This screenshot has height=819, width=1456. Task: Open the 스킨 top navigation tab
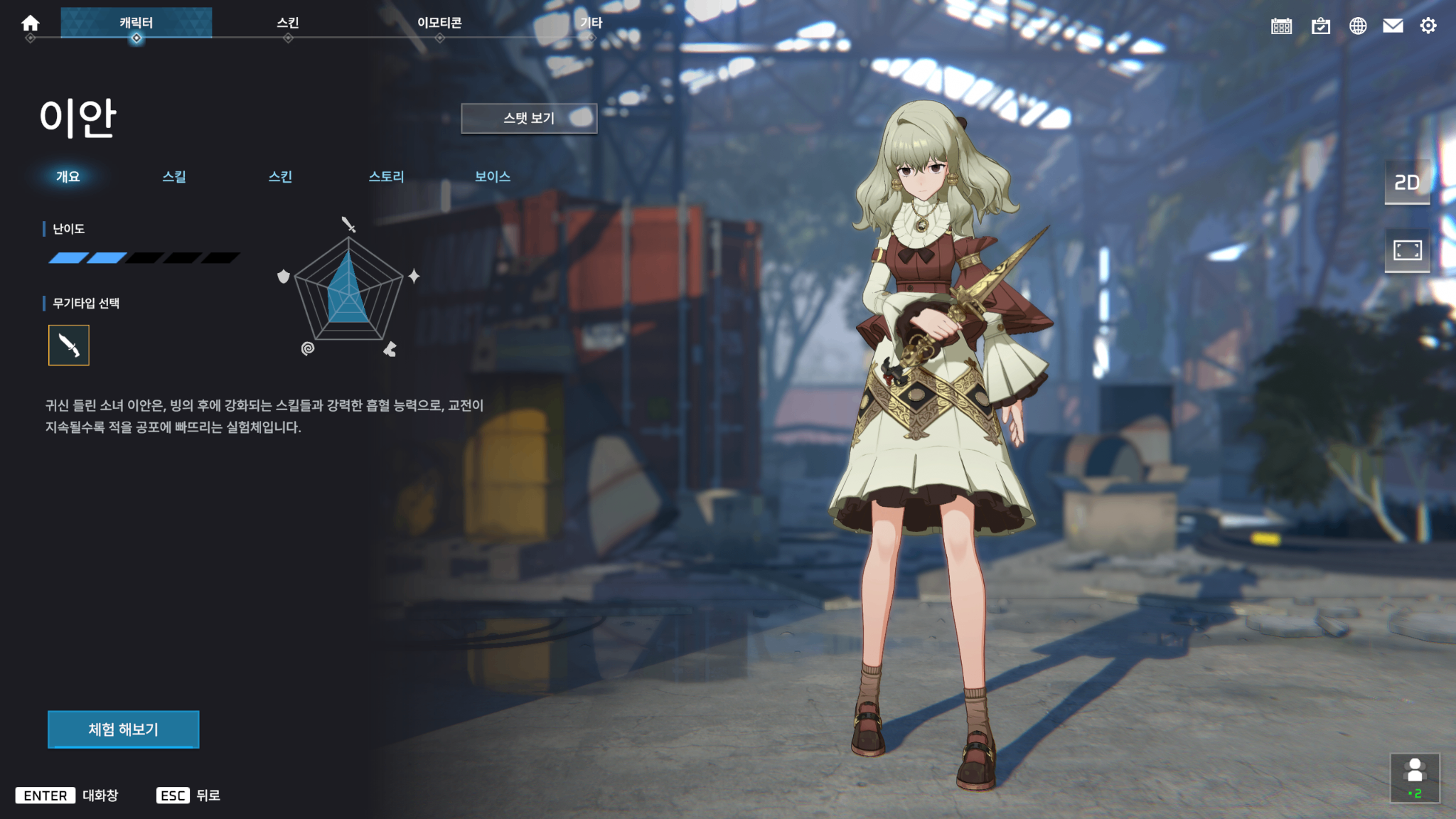[287, 23]
